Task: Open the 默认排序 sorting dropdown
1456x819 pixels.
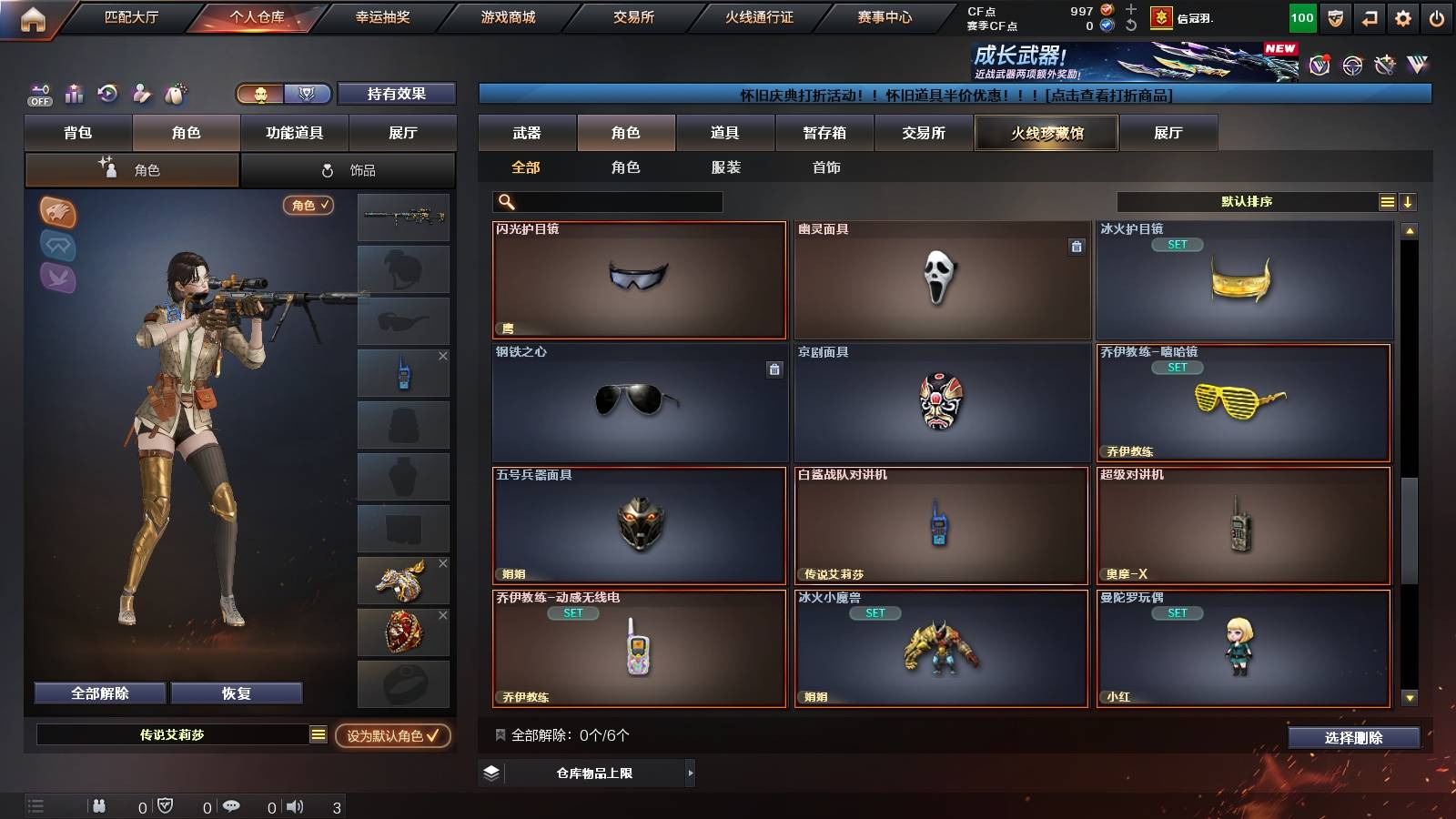Action: click(1247, 201)
